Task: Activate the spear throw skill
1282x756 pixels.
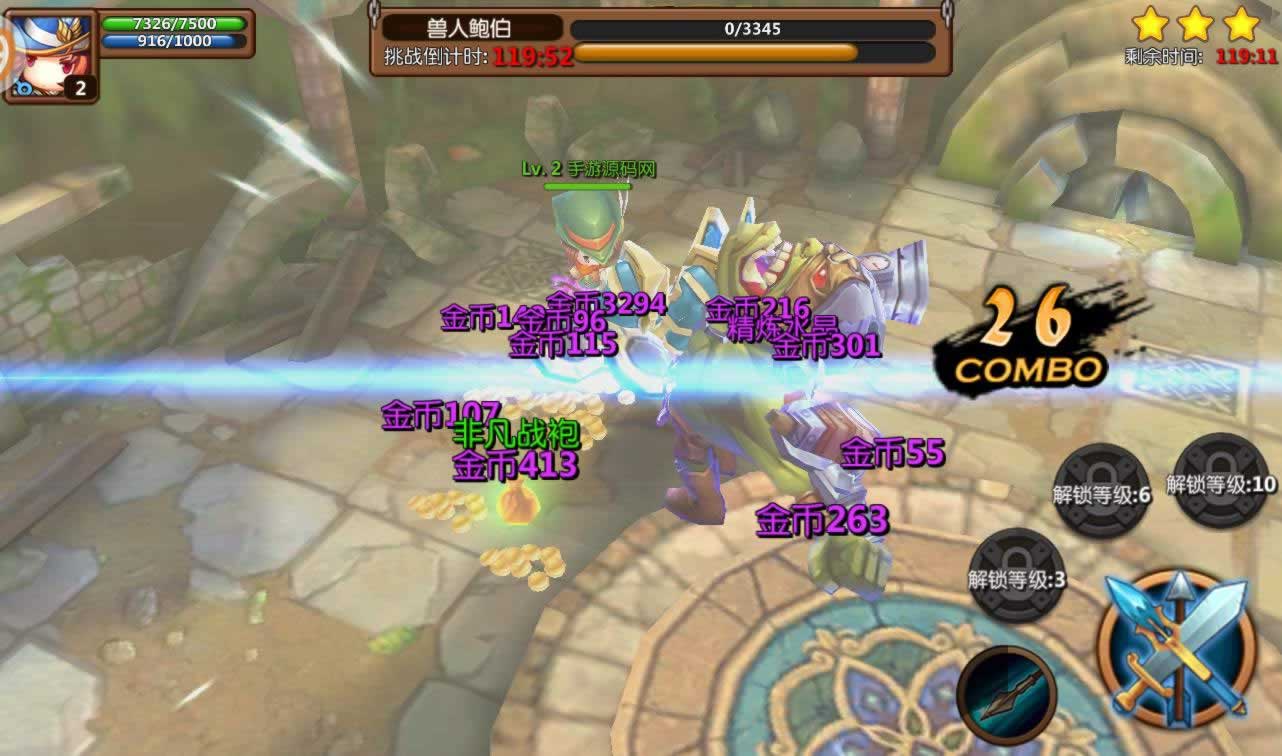Action: (x=1006, y=694)
